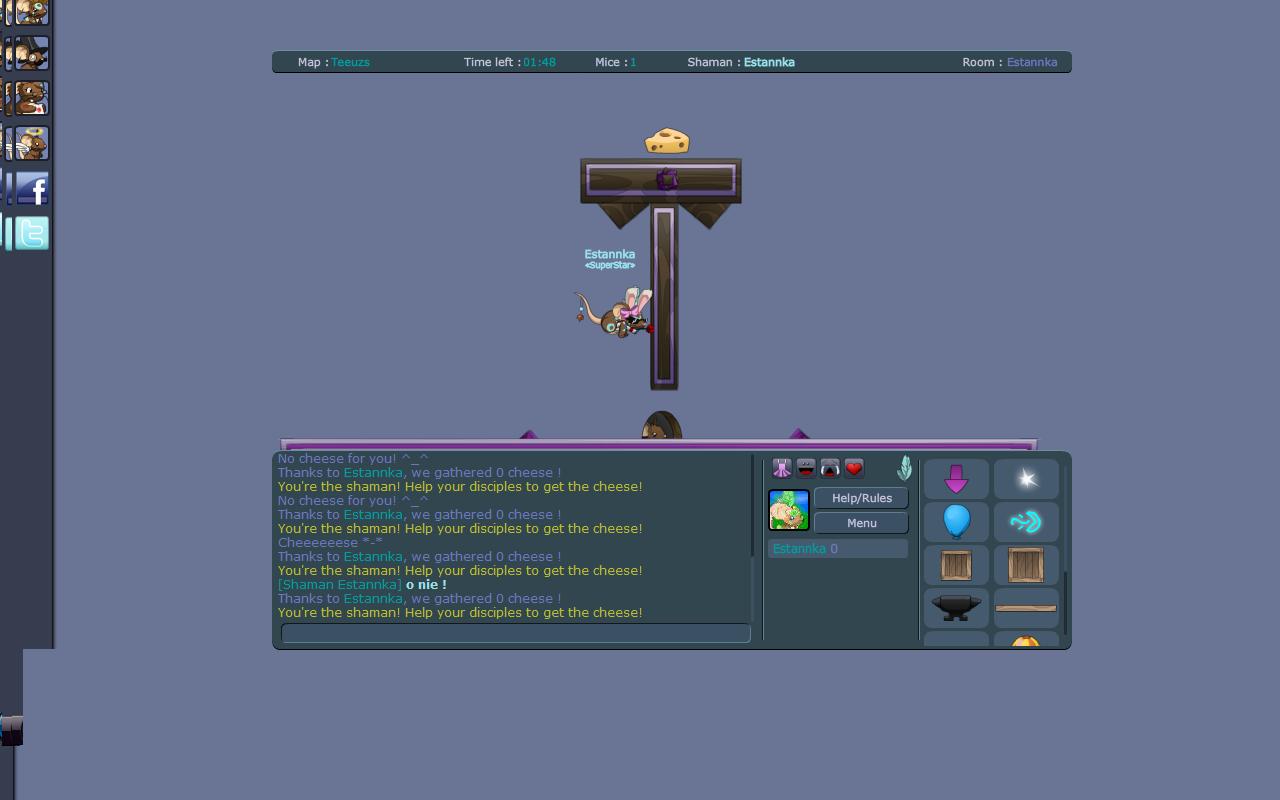Open the wardrobe dress icon
The height and width of the screenshot is (800, 1280).
click(781, 467)
